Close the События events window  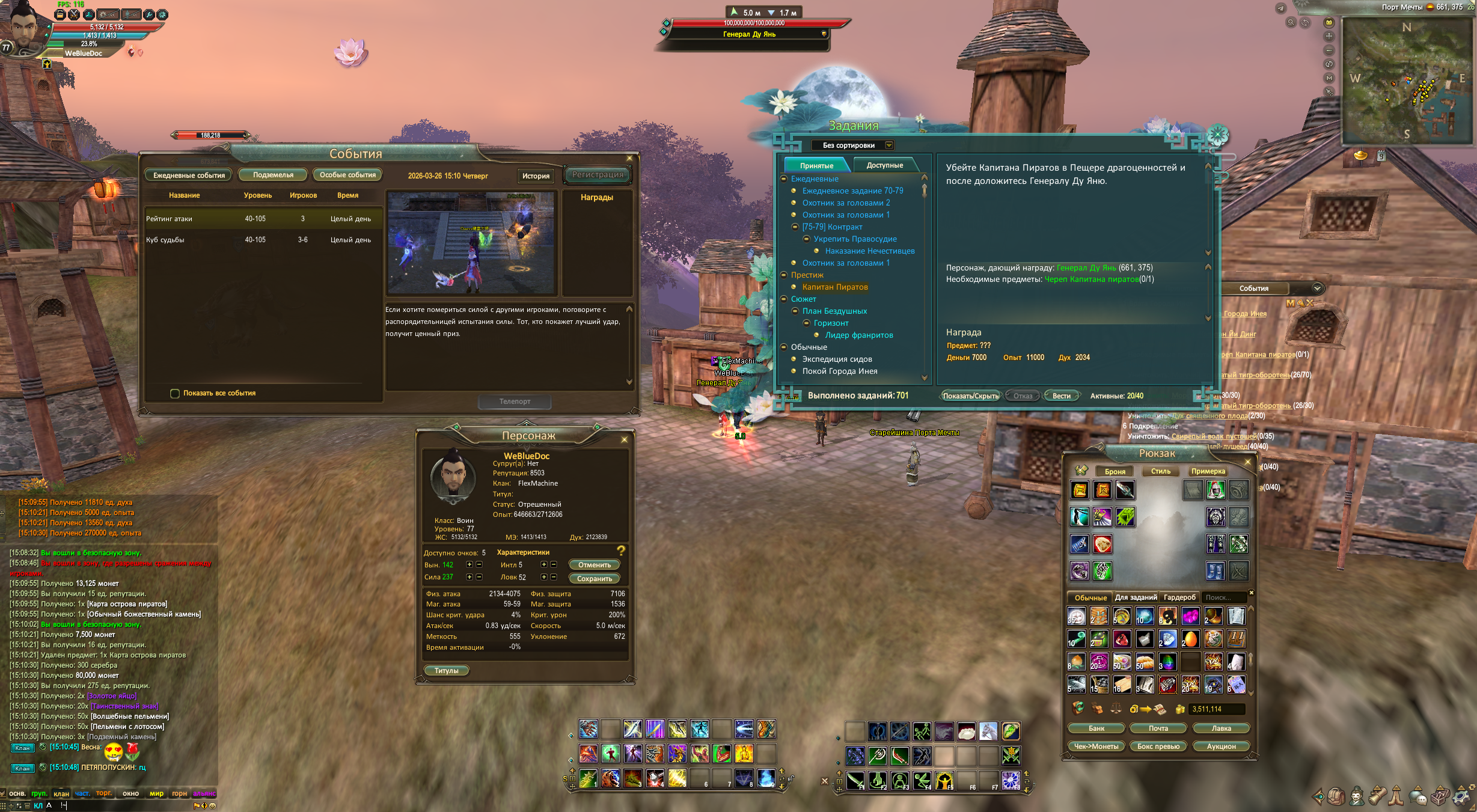click(x=629, y=159)
